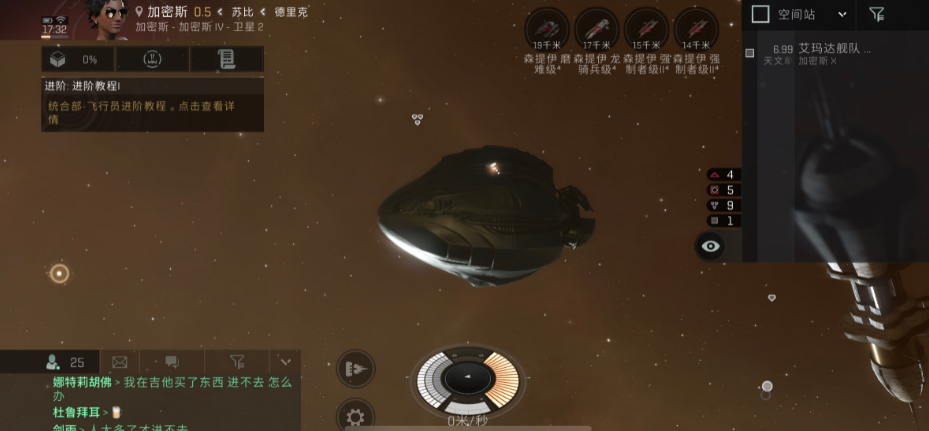Image resolution: width=929 pixels, height=431 pixels.
Task: Select the 艾玛达舰队 station overview row
Action: (834, 53)
